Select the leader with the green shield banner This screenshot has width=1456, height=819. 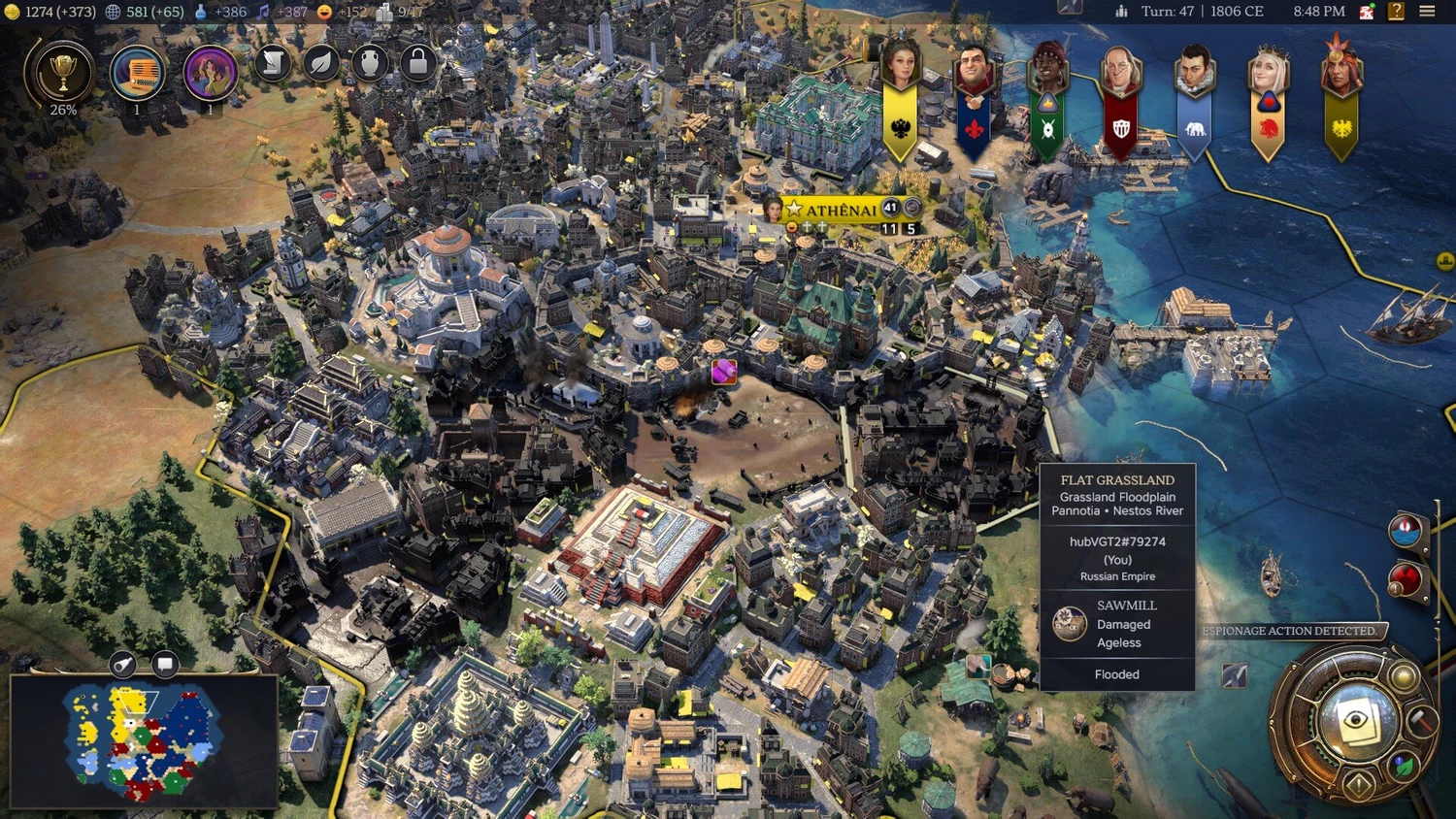click(x=1047, y=73)
